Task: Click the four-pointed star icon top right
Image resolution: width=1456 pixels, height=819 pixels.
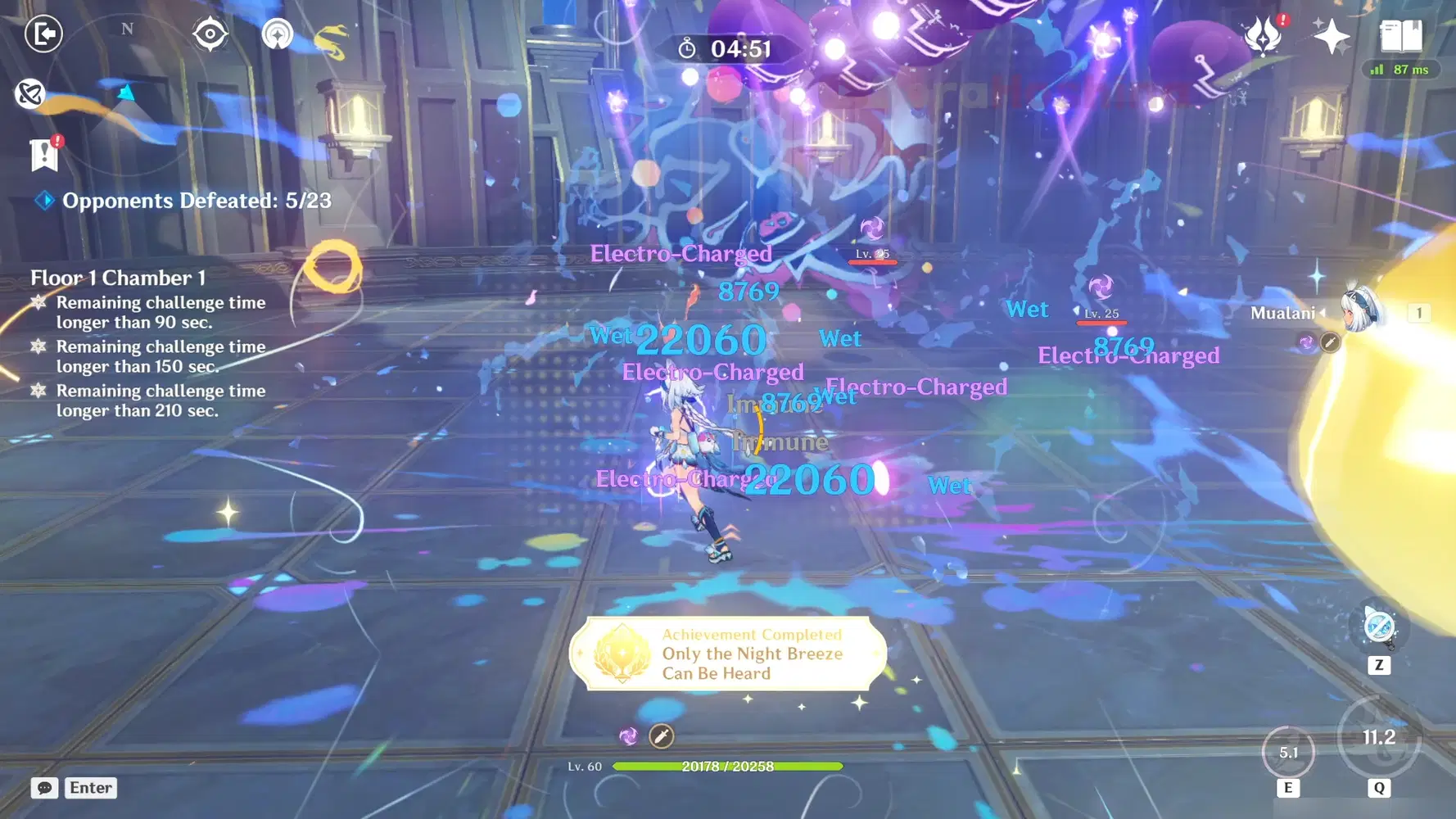Action: [x=1332, y=36]
